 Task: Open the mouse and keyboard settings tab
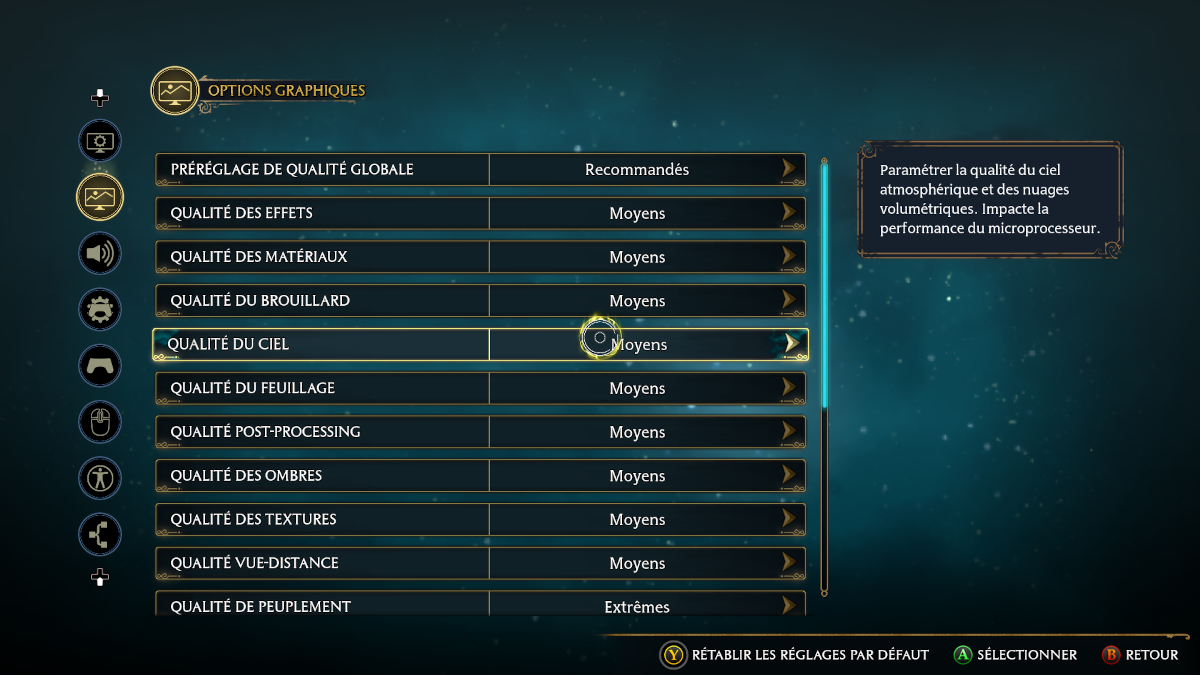coord(100,421)
